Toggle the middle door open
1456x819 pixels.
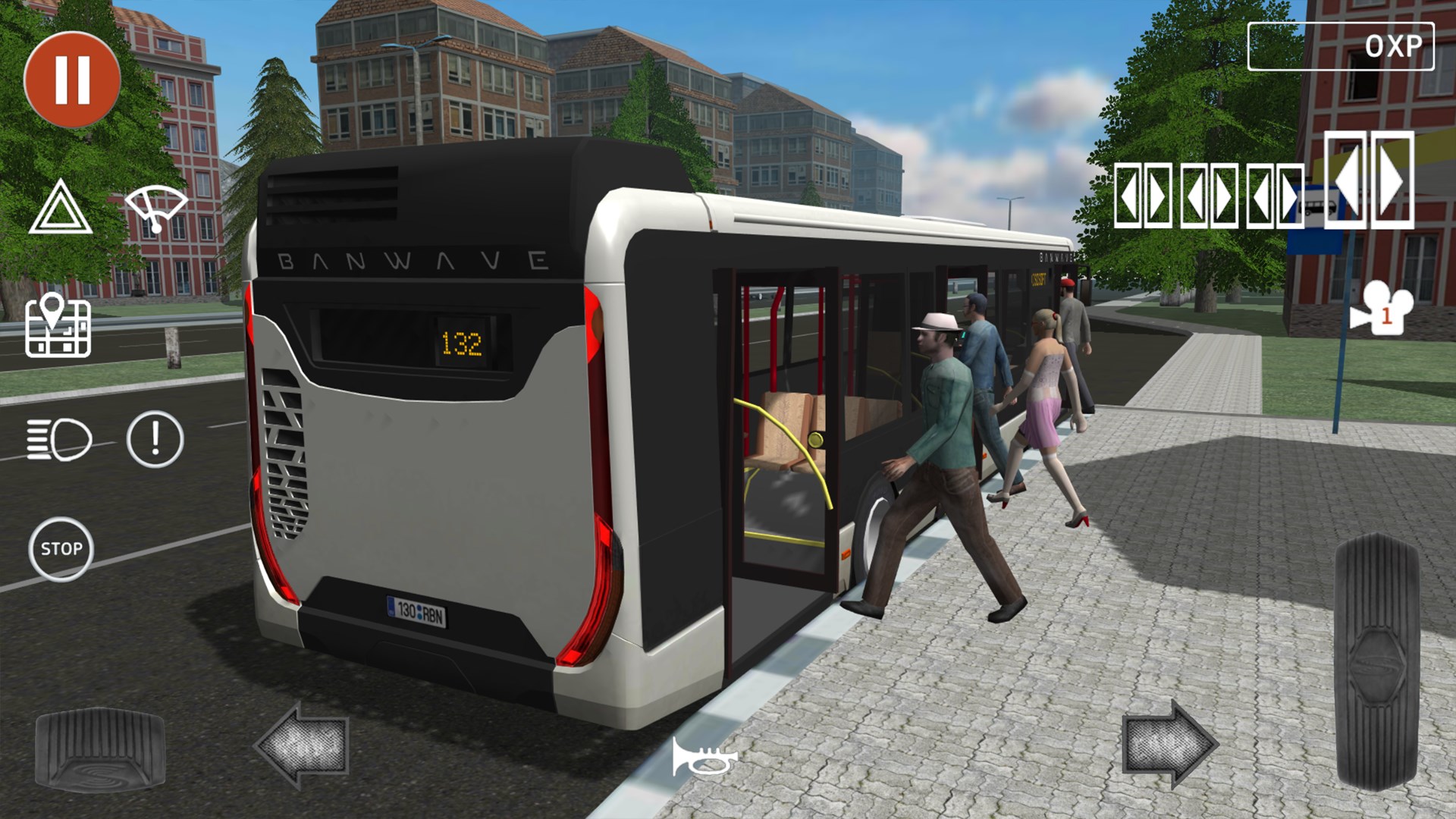(x=1209, y=196)
